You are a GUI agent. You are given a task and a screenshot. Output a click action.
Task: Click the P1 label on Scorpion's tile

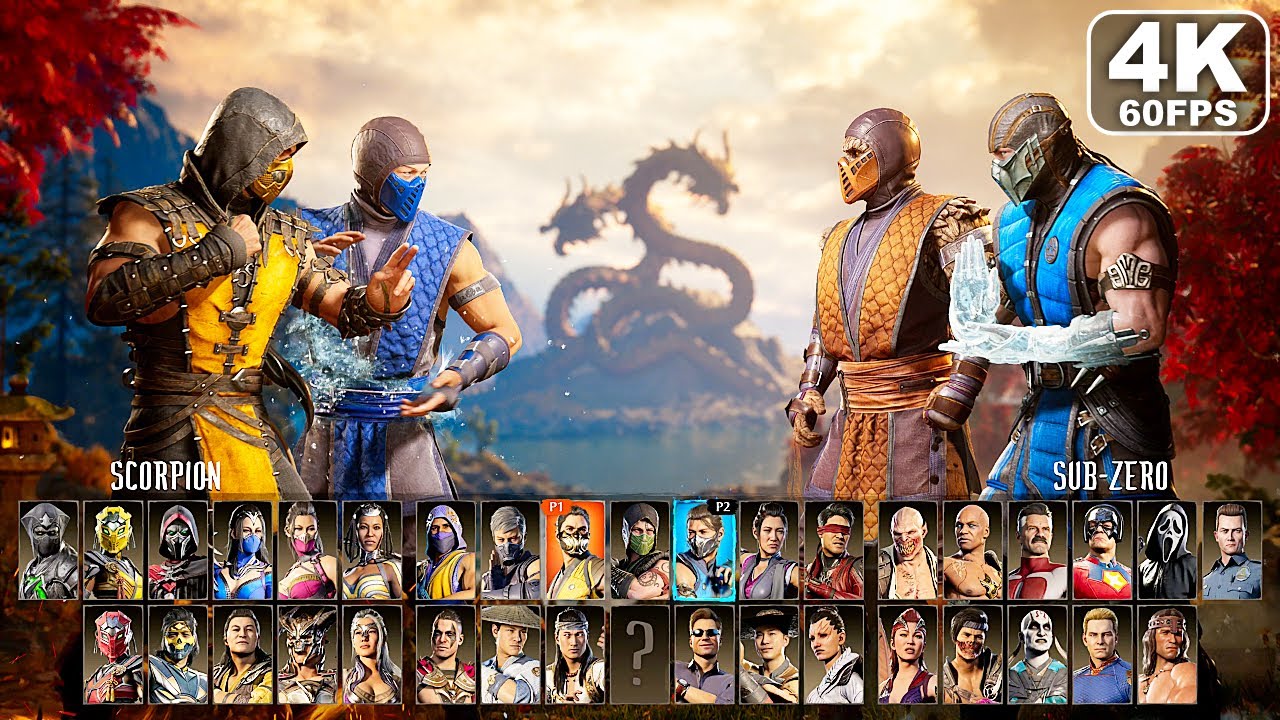(558, 506)
